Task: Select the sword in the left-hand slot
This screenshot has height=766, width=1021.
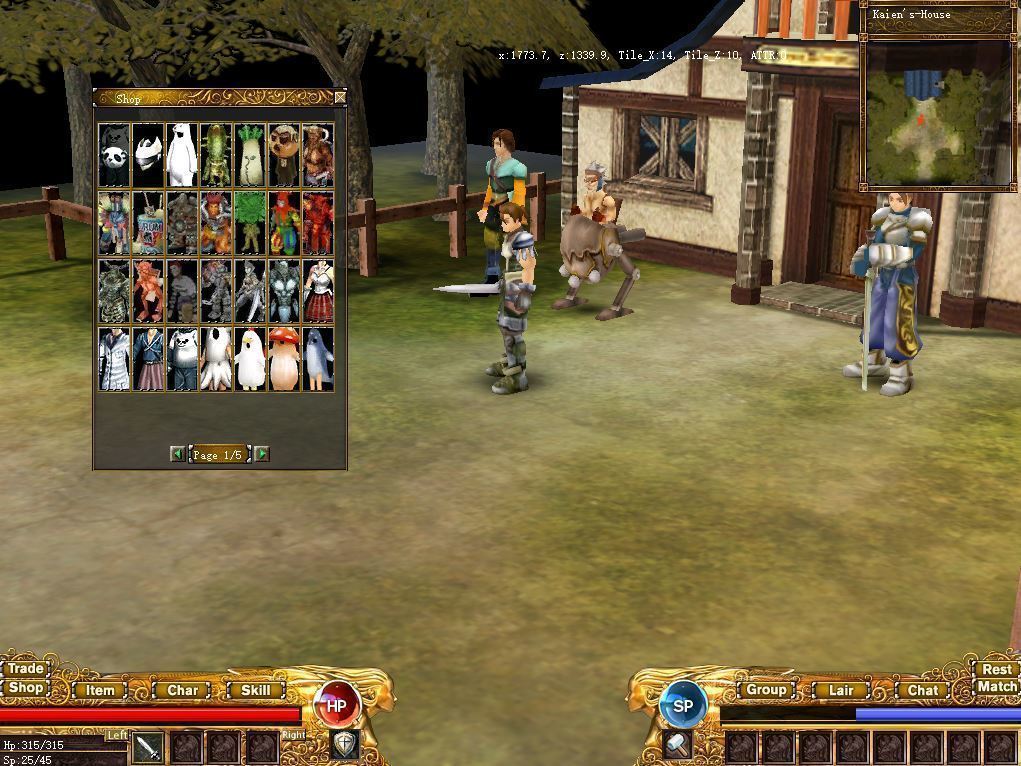Action: click(x=148, y=747)
